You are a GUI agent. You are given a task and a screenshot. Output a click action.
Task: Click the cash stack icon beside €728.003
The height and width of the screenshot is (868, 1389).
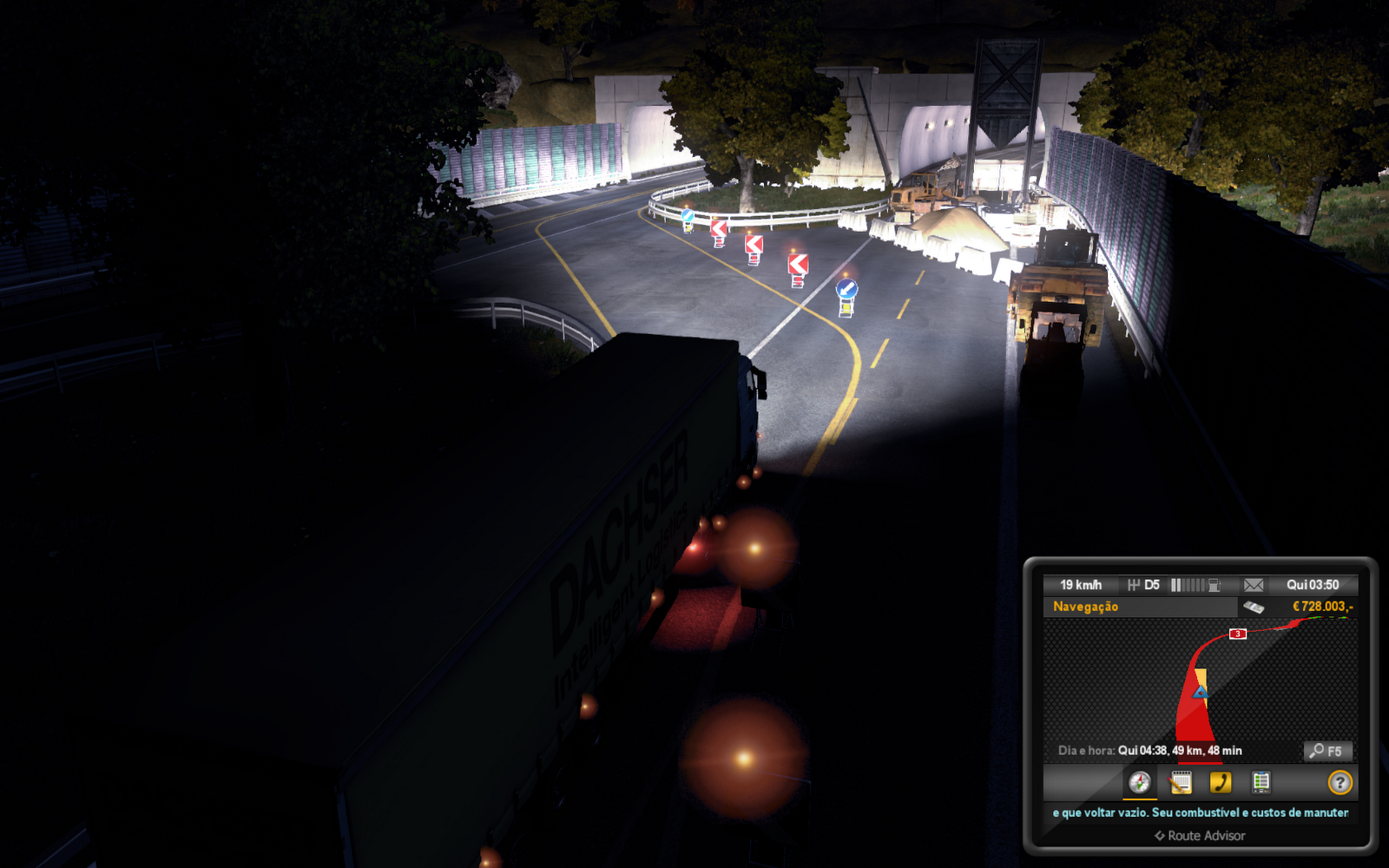(1254, 607)
